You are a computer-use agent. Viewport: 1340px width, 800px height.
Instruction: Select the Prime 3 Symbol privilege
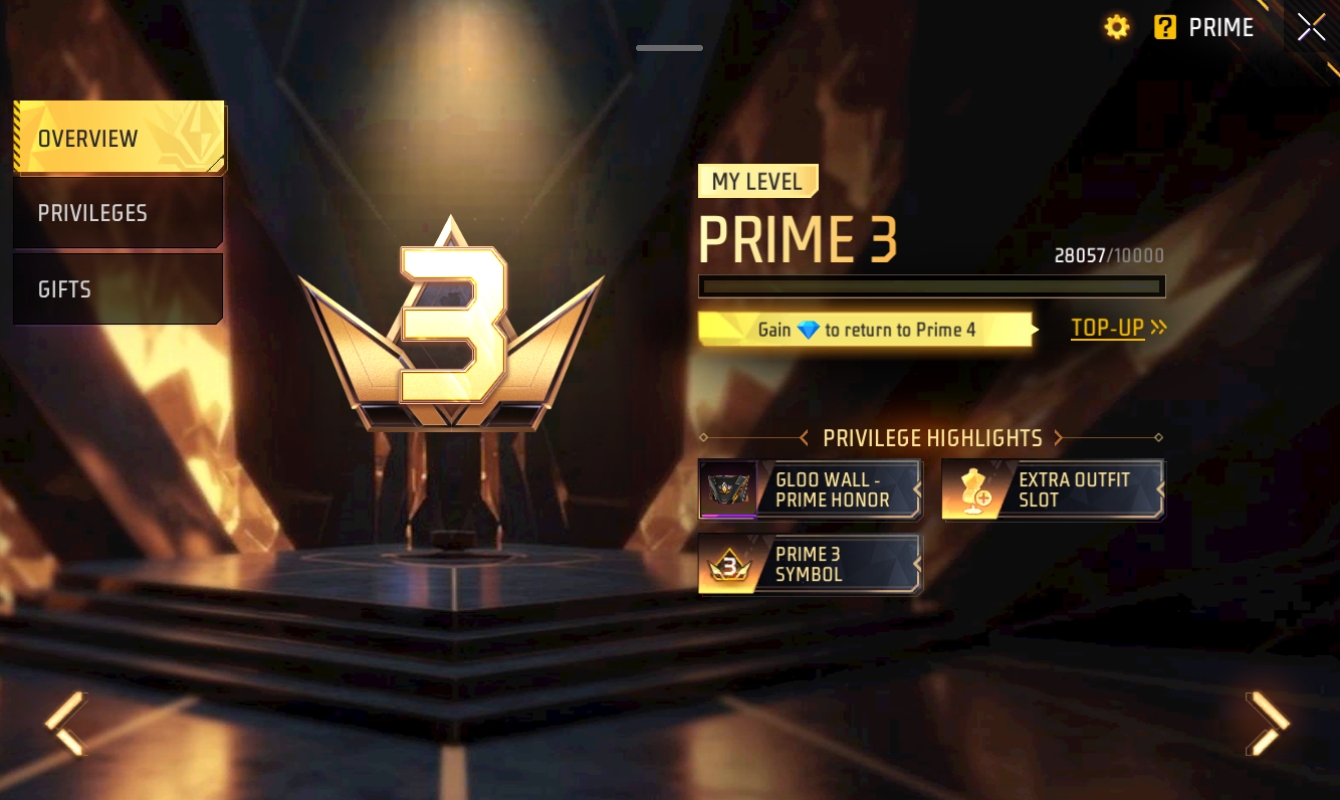pyautogui.click(x=809, y=565)
